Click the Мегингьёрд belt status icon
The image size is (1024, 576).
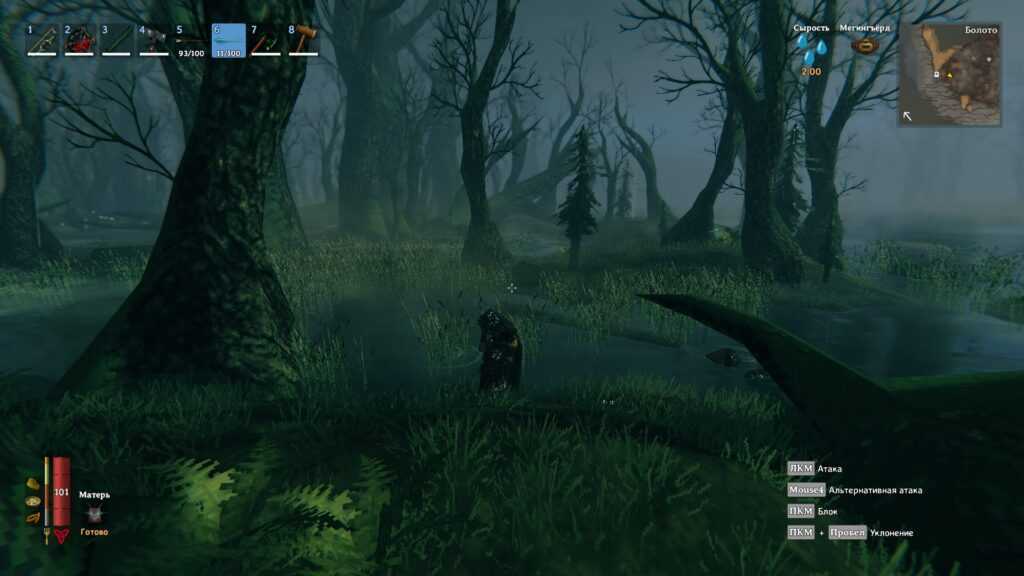click(x=865, y=47)
